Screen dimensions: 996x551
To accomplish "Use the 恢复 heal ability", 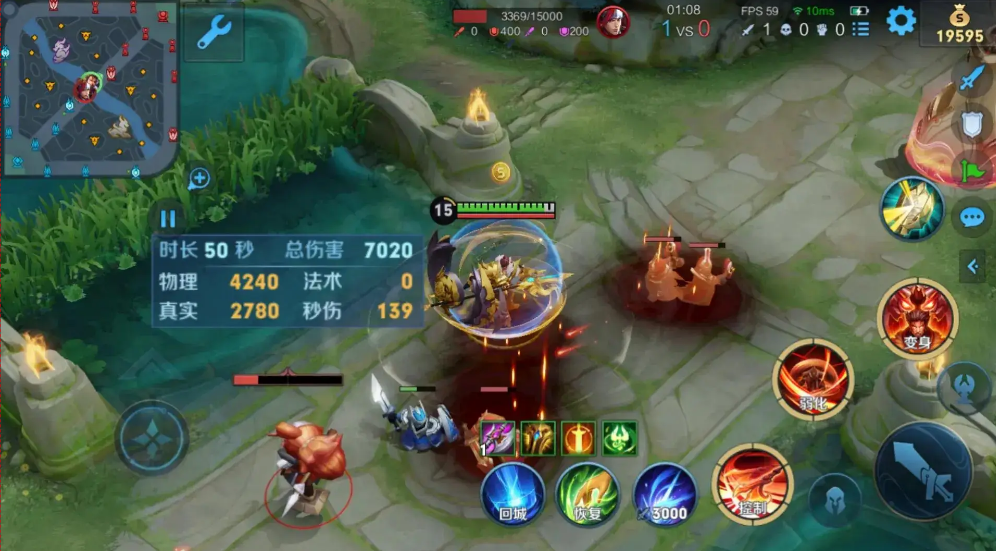I will click(588, 493).
